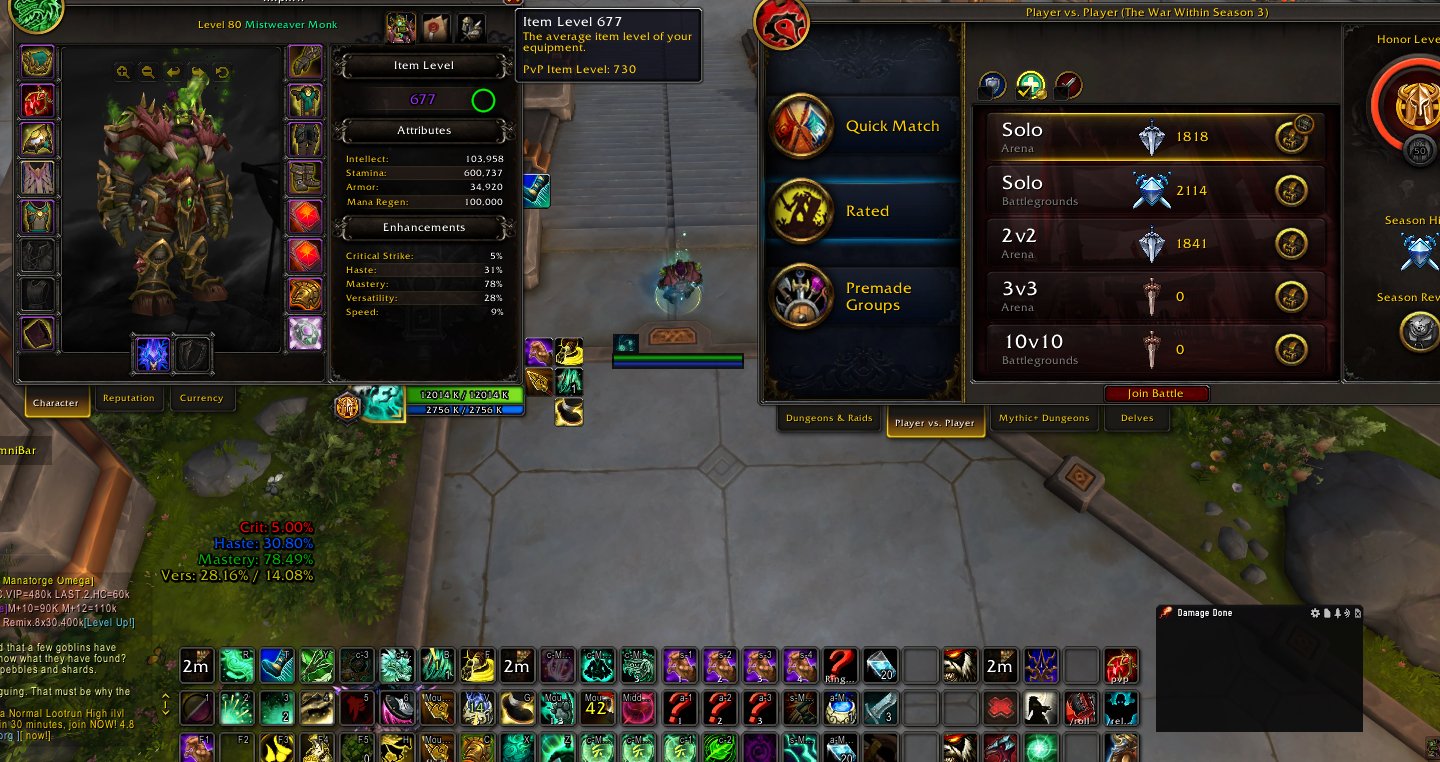Image resolution: width=1440 pixels, height=762 pixels.
Task: Switch to the Reputation tab
Action: coord(129,398)
